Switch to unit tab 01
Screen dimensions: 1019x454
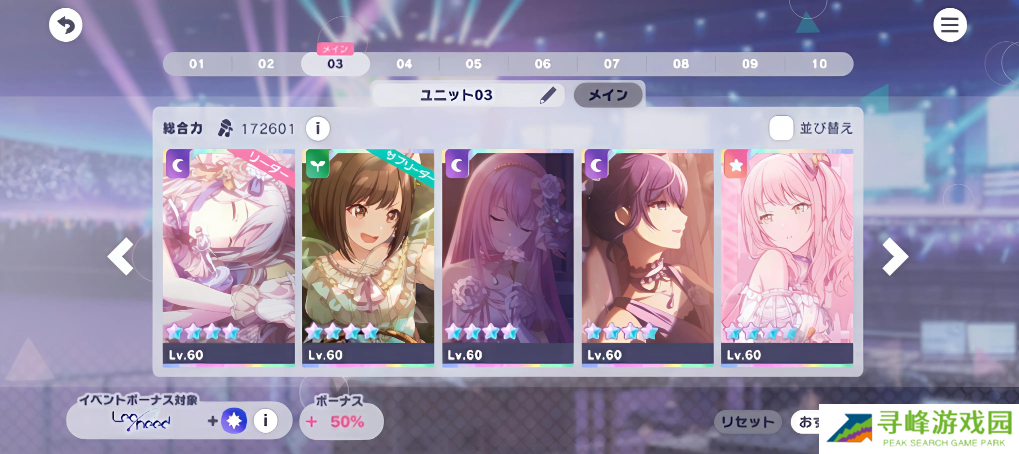pyautogui.click(x=197, y=64)
